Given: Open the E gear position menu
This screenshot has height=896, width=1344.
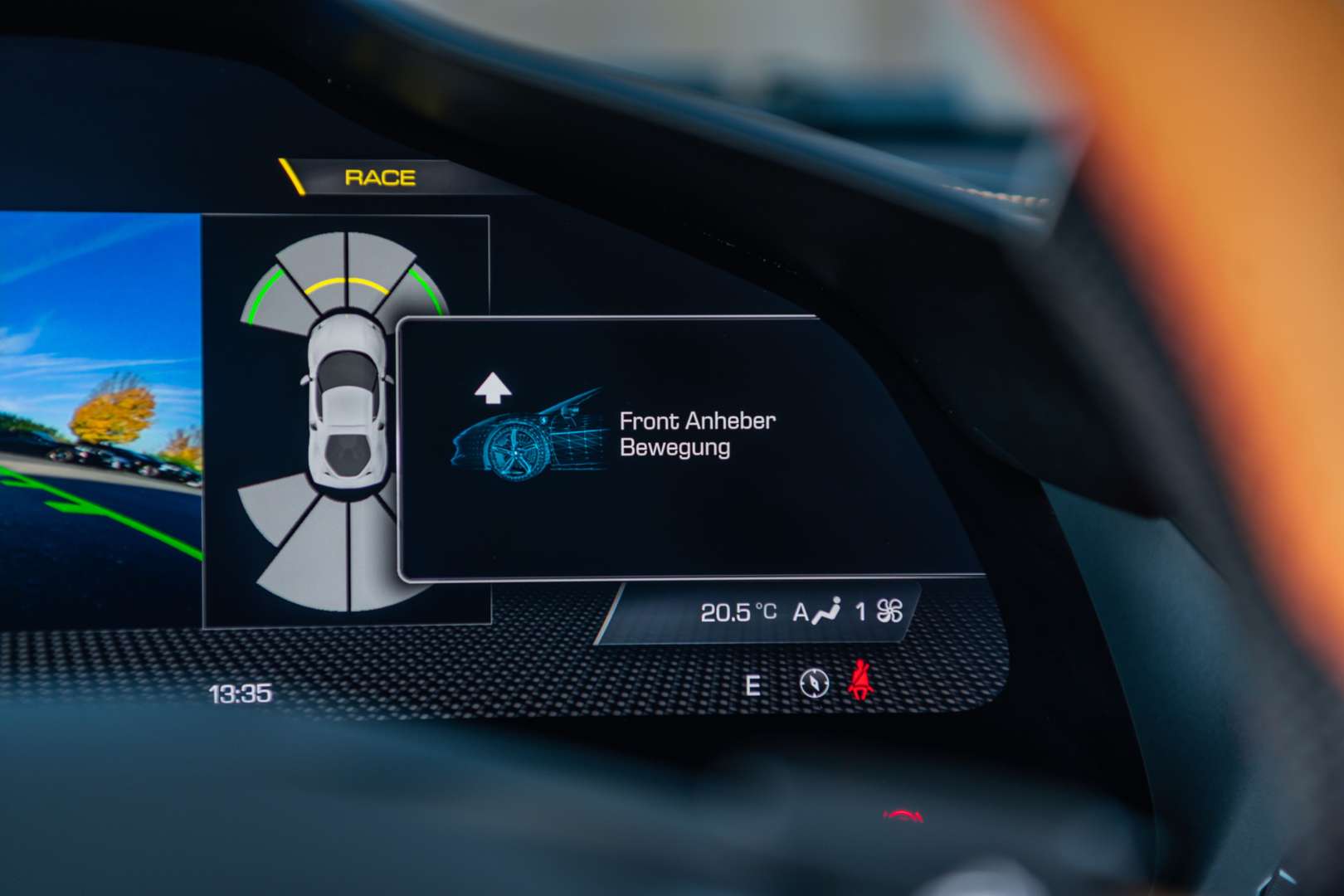Looking at the screenshot, I should coord(752,686).
